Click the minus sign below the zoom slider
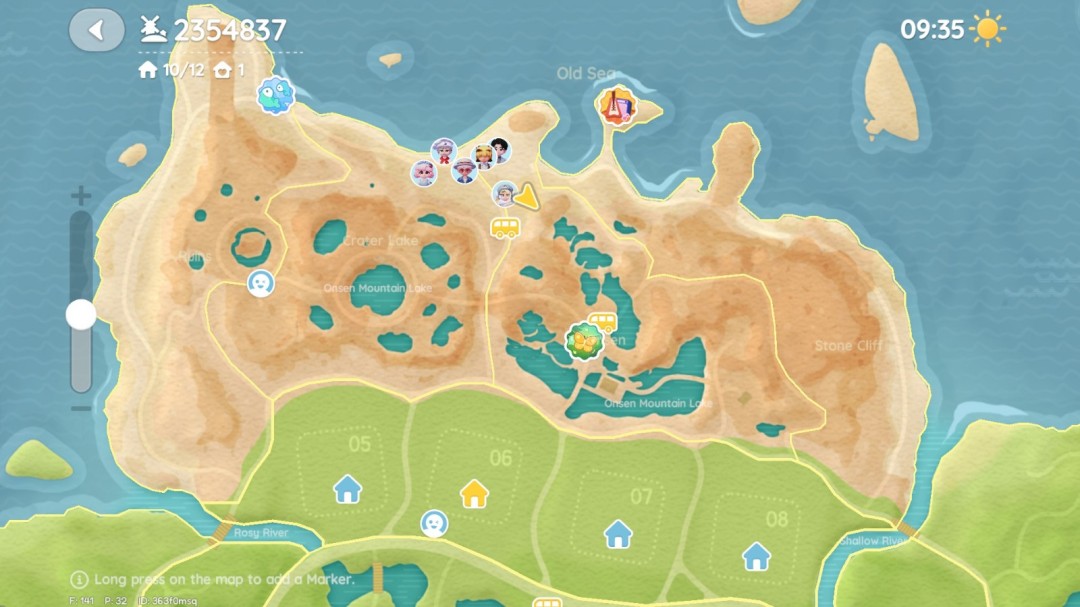The height and width of the screenshot is (607, 1080). 81,407
